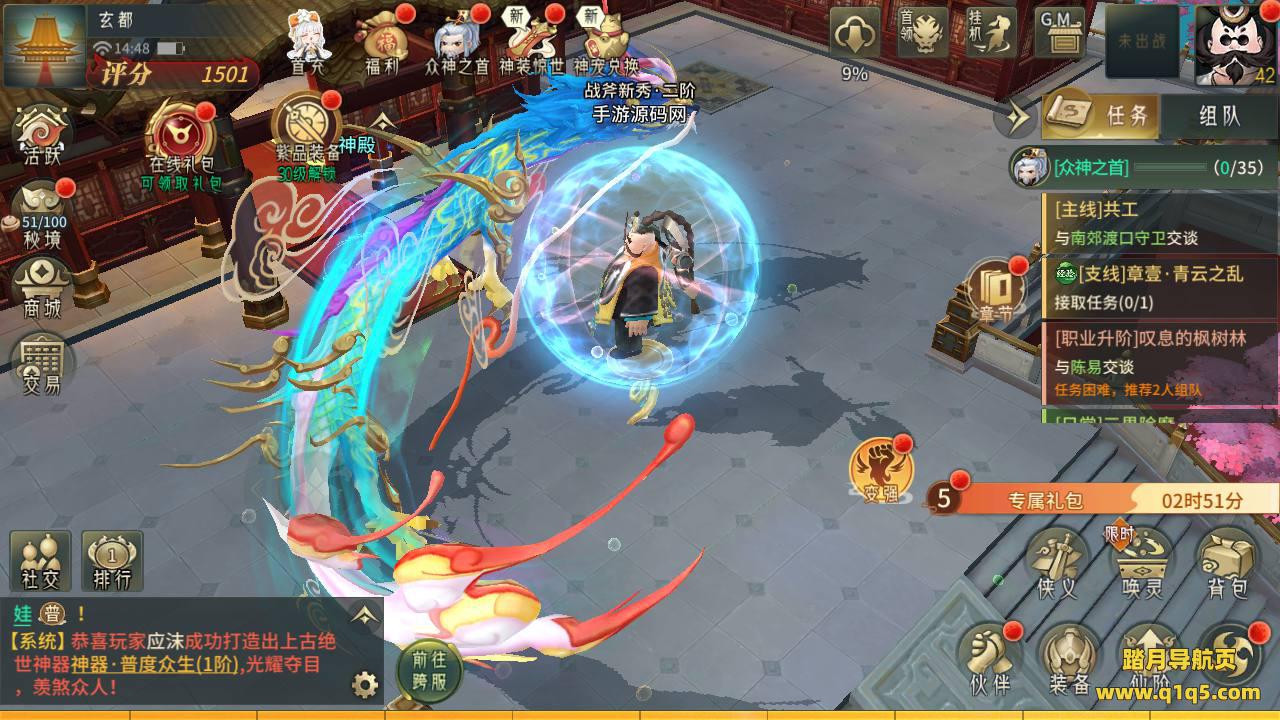
Task: Open the 商城 shop
Action: pyautogui.click(x=43, y=287)
